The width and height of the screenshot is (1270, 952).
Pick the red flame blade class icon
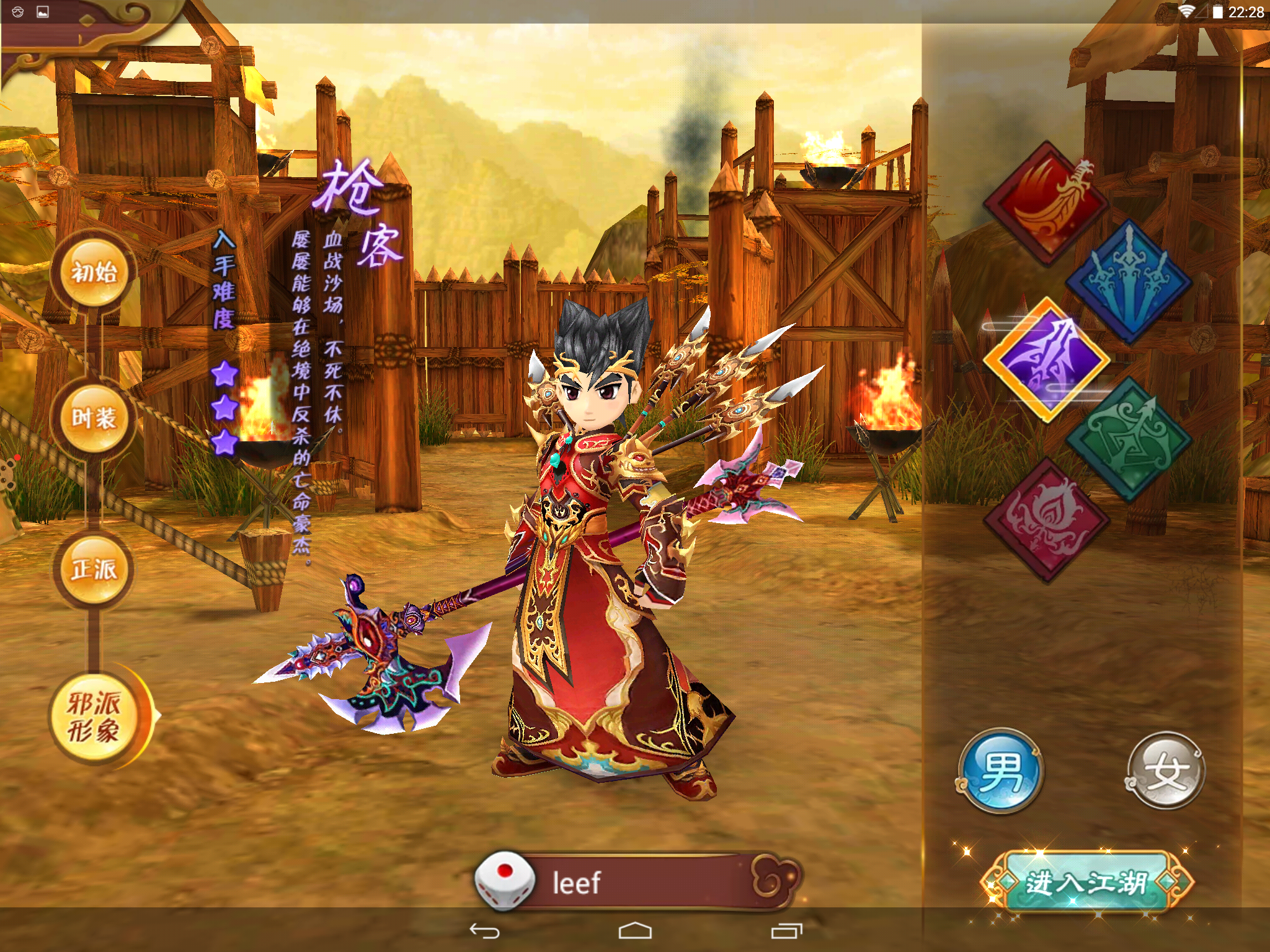tap(1047, 202)
